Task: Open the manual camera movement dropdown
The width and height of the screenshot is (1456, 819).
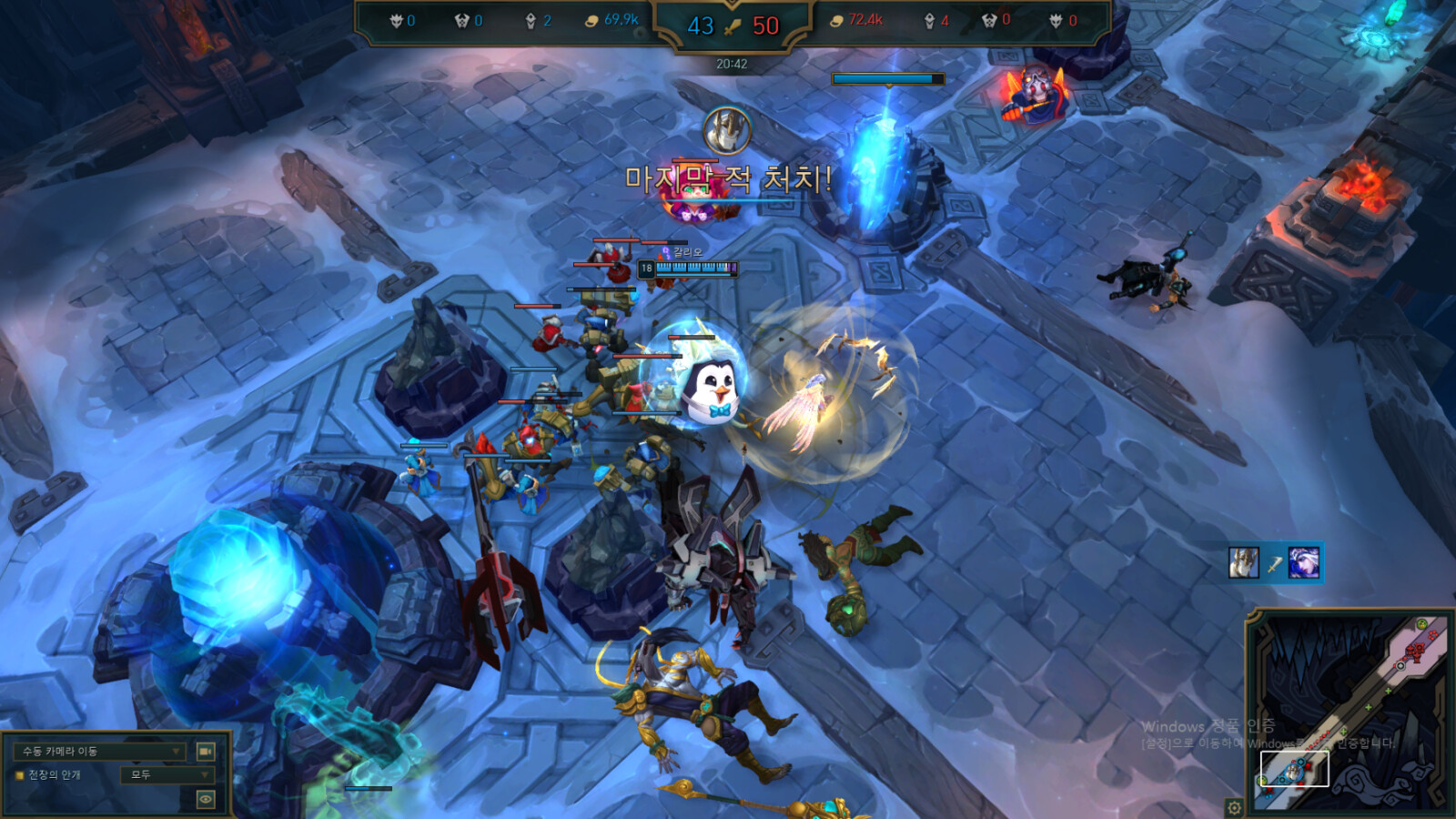Action: pyautogui.click(x=100, y=751)
